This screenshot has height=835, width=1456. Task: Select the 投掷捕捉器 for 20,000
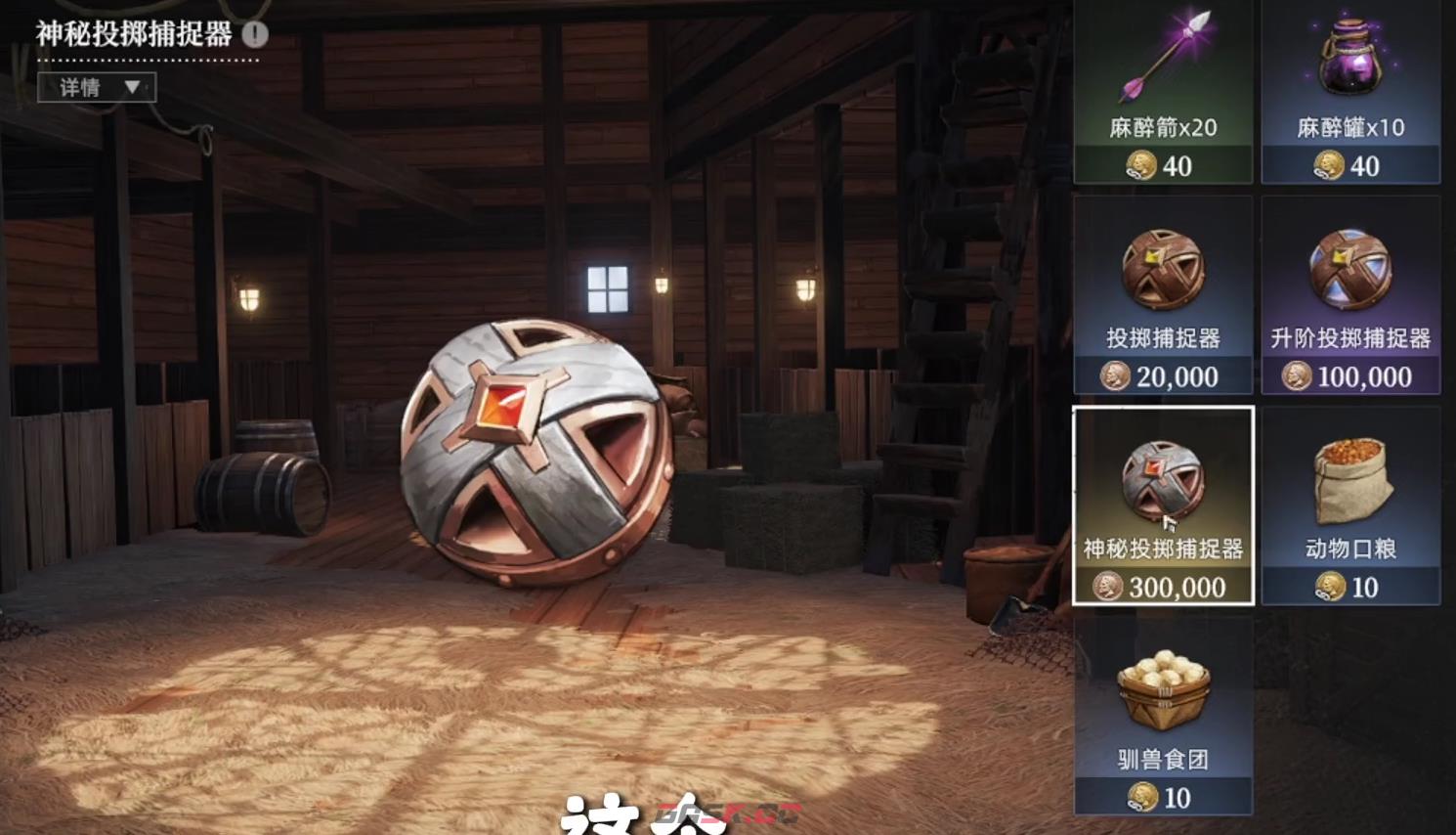(x=1163, y=295)
